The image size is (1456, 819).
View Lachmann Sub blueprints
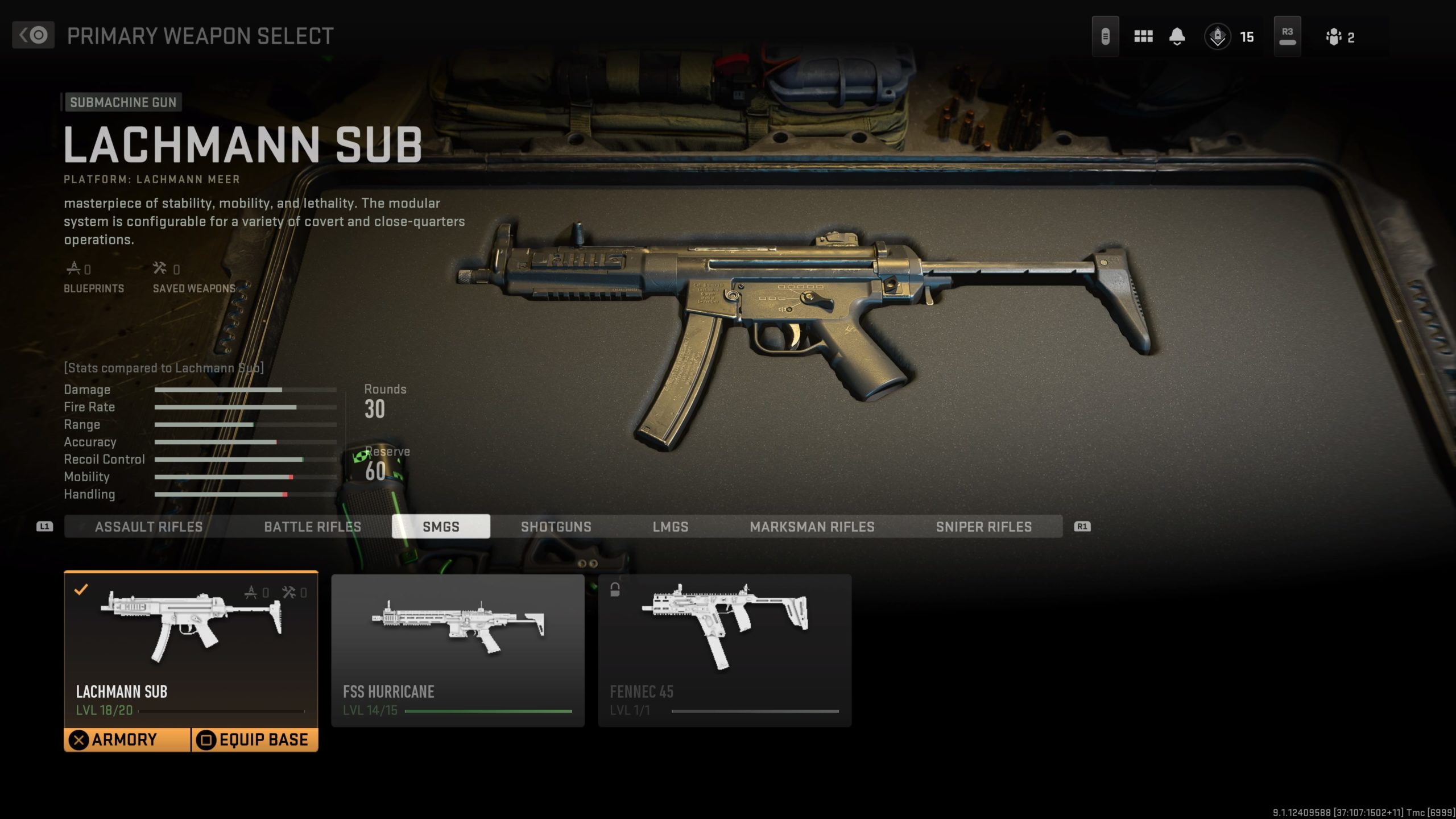tap(93, 278)
